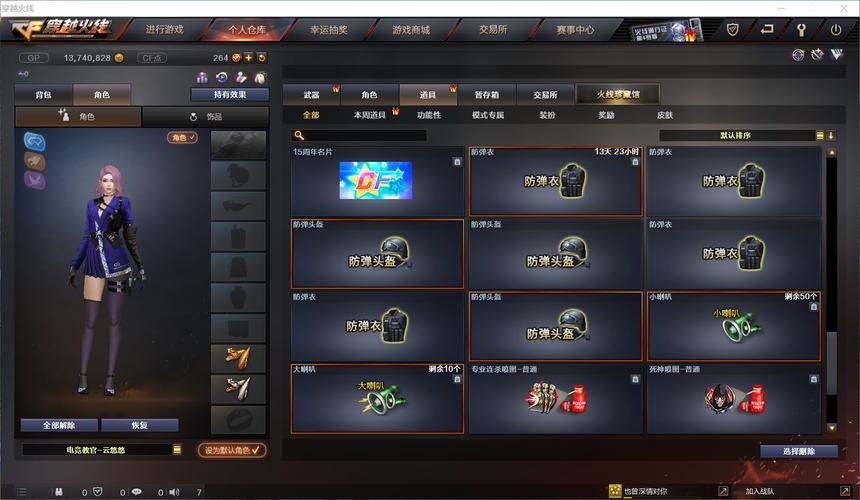Visit the 赛事中心 page
The height and width of the screenshot is (500, 860).
[x=575, y=30]
